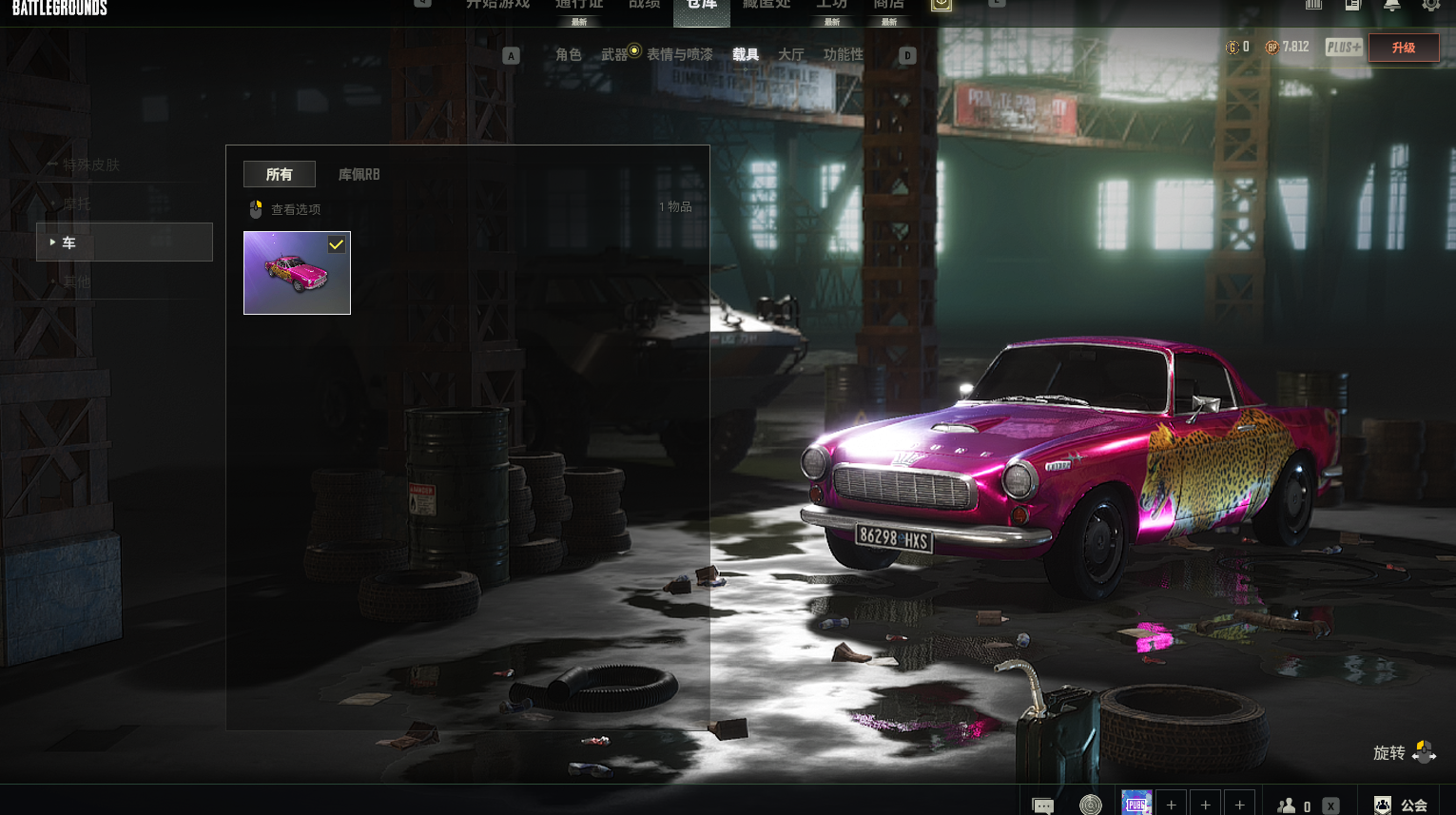
Task: Choose the 车 (Car) category in sidebar
Action: tap(125, 243)
